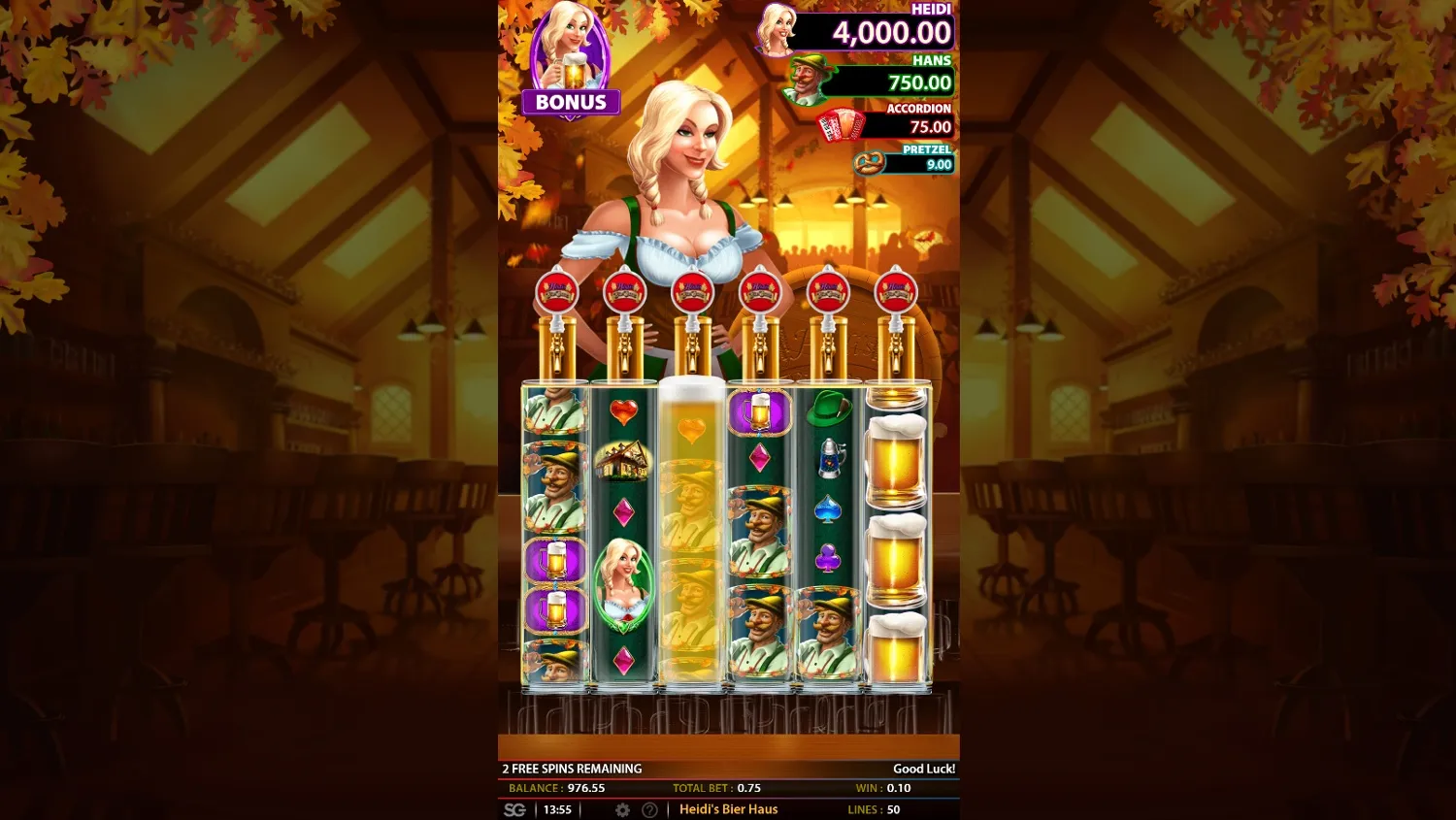
Task: Click the TOTAL BET 0.75 display
Action: (715, 788)
